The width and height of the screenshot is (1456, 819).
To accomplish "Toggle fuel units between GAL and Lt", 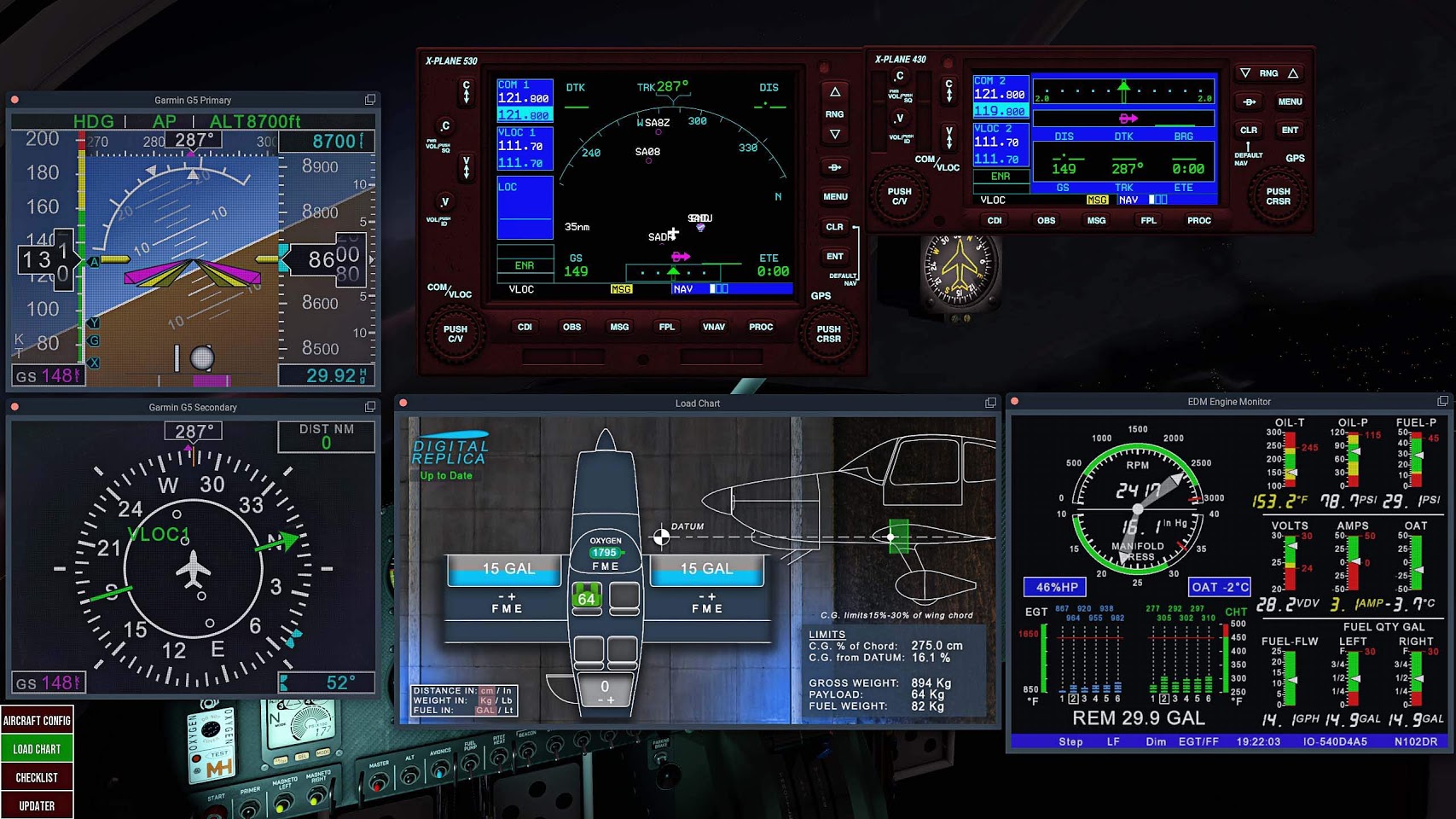I will coord(487,710).
